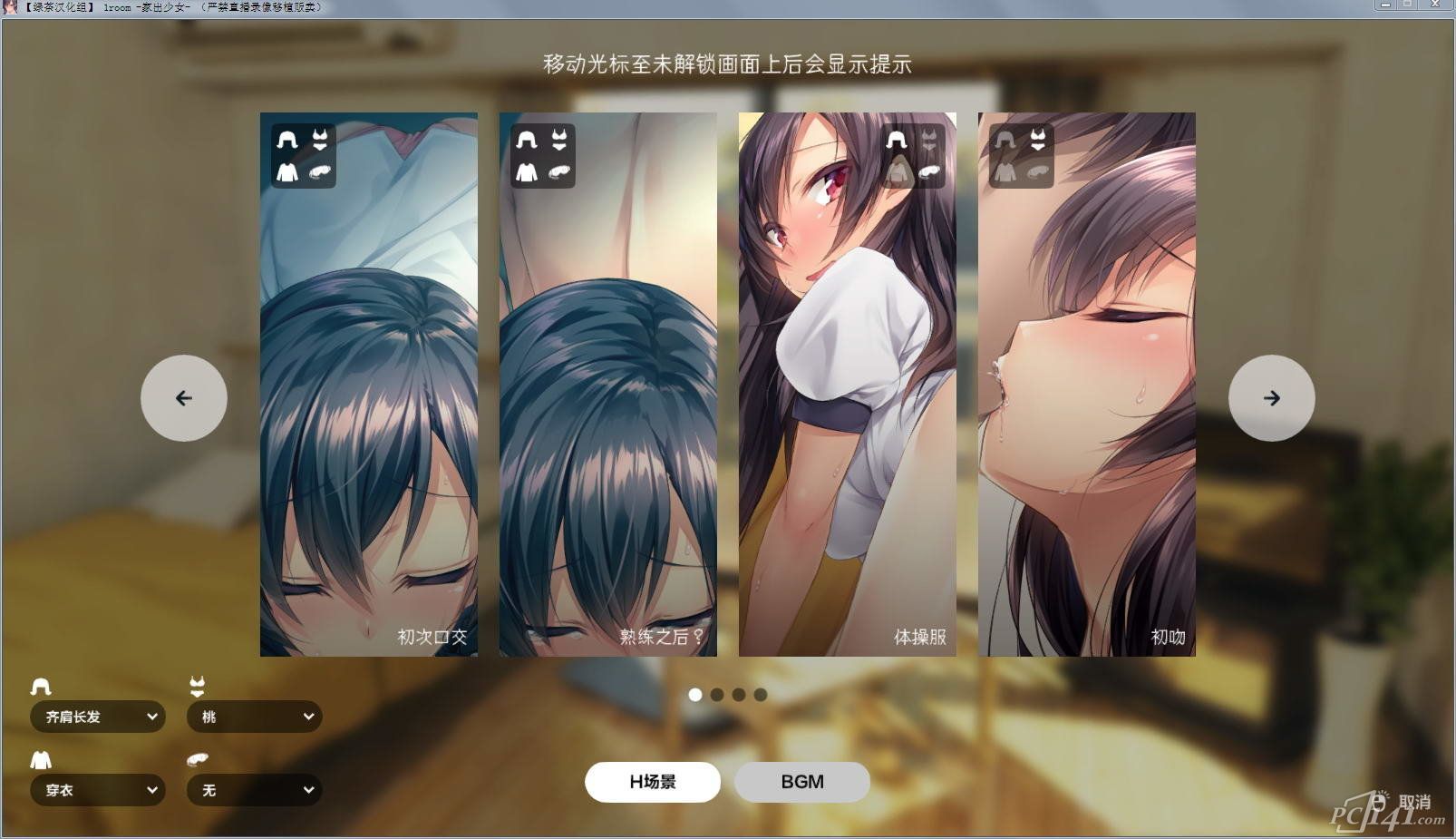Image resolution: width=1456 pixels, height=839 pixels.
Task: Select the hair icon on the 初次口交 card
Action: point(286,141)
